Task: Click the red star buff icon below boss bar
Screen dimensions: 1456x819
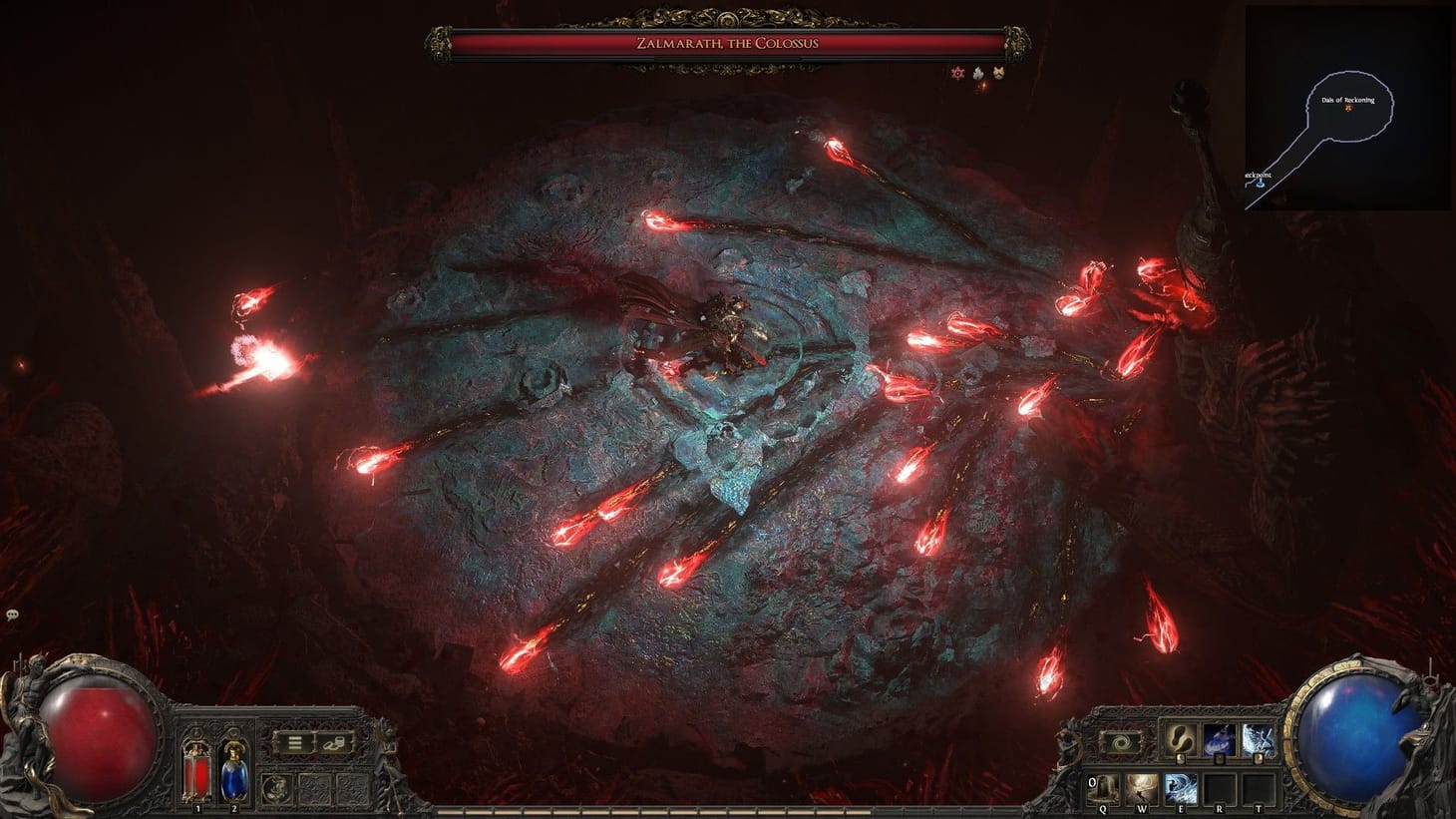Action: (957, 73)
